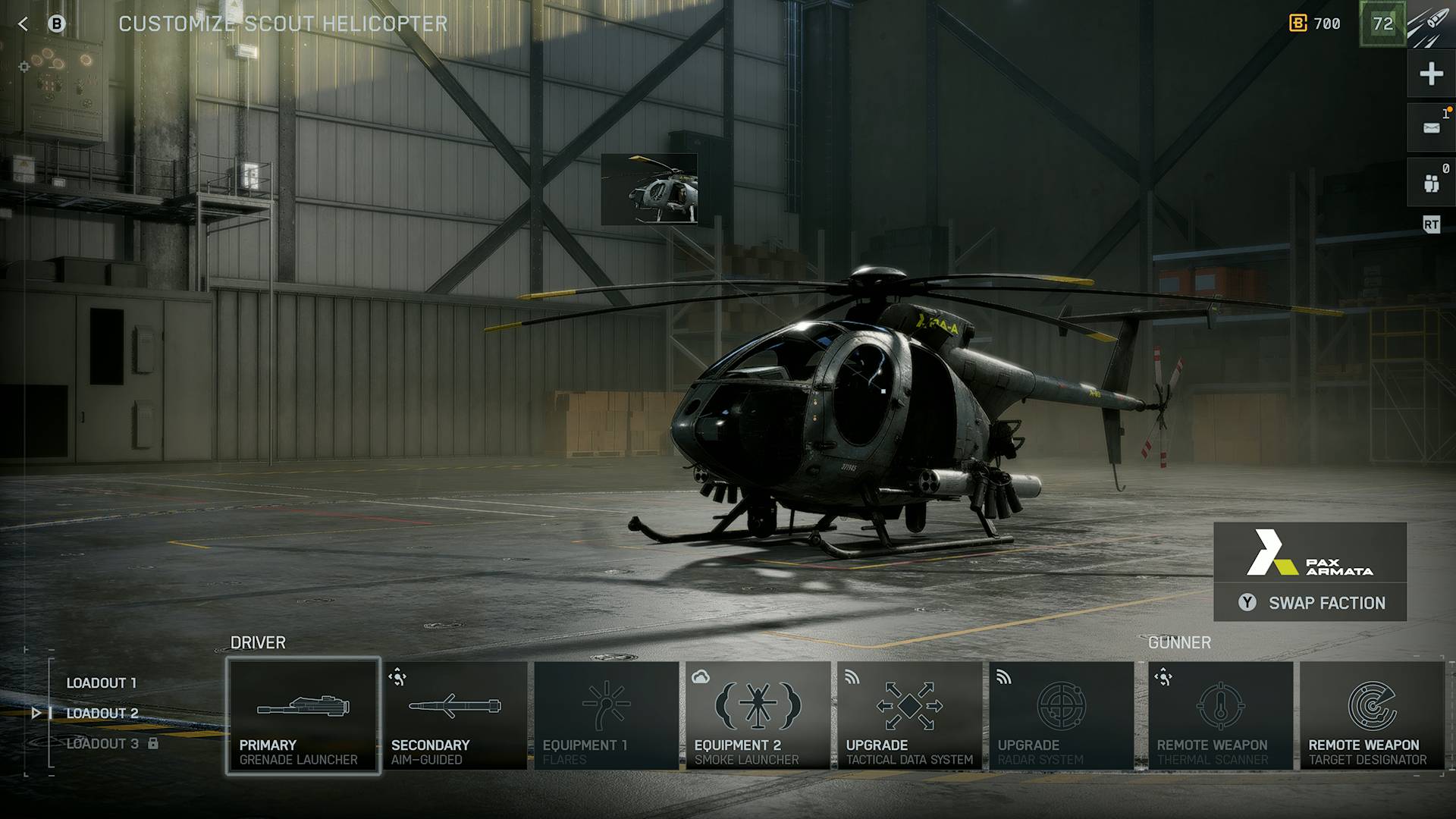Screen dimensions: 1456x819
Task: Click the ammunition icon near the rank badge
Action: (x=1430, y=24)
